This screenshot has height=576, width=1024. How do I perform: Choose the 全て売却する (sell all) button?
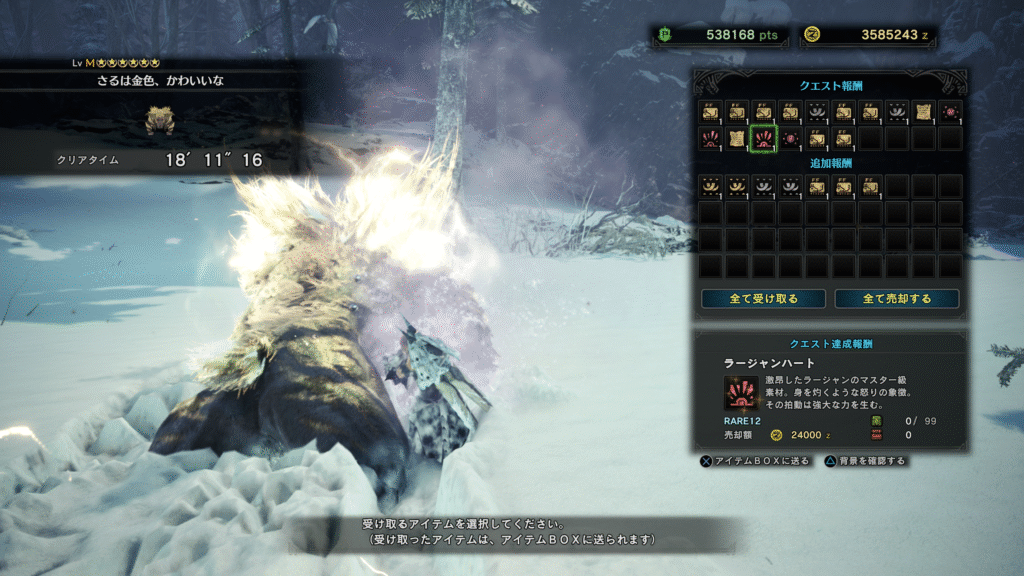pos(896,299)
